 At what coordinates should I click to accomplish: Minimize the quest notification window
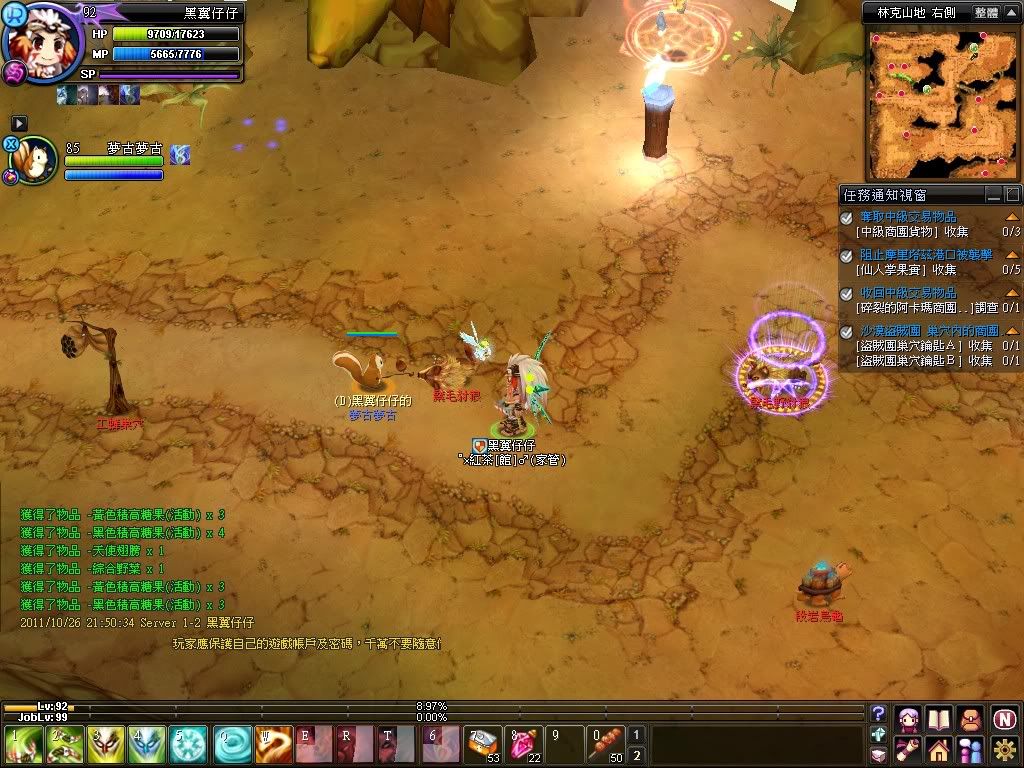[x=993, y=195]
